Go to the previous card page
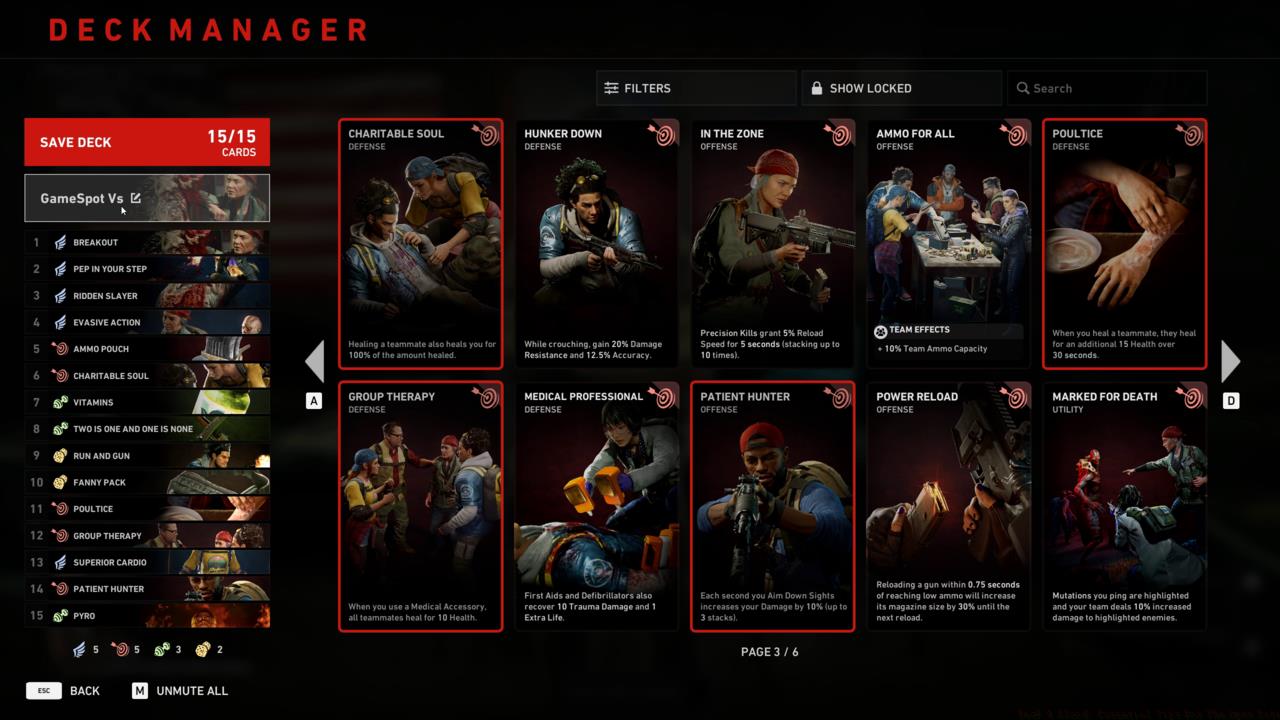Viewport: 1280px width, 720px height. (314, 361)
